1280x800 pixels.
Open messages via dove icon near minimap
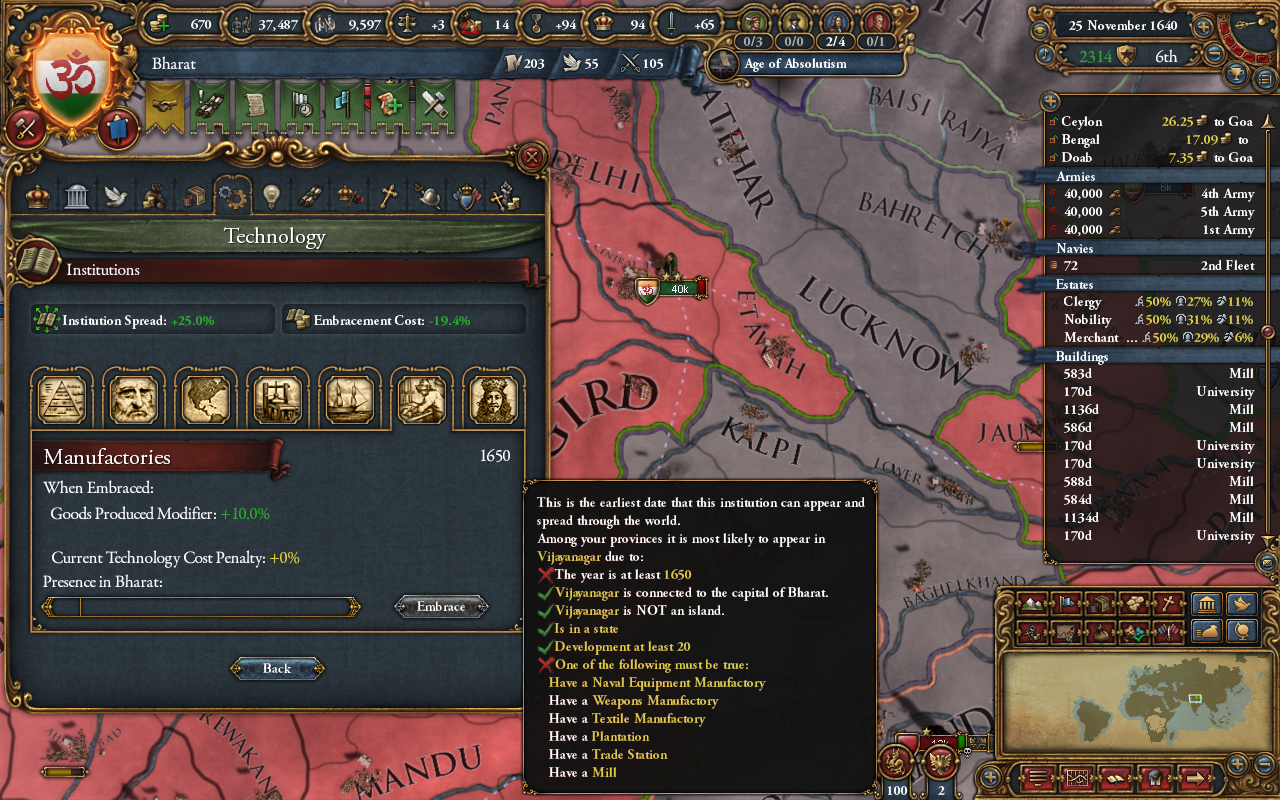1241,603
